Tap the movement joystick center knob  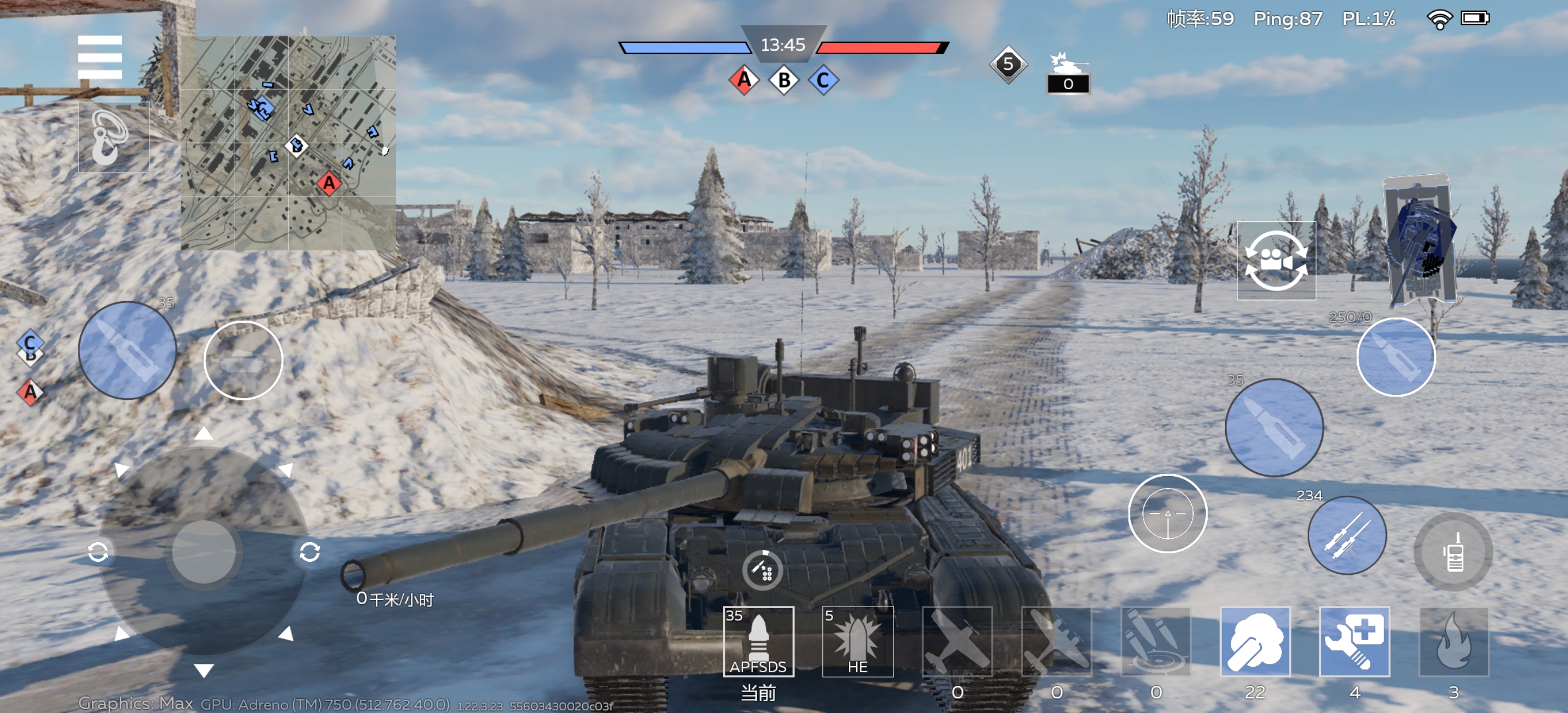[204, 552]
